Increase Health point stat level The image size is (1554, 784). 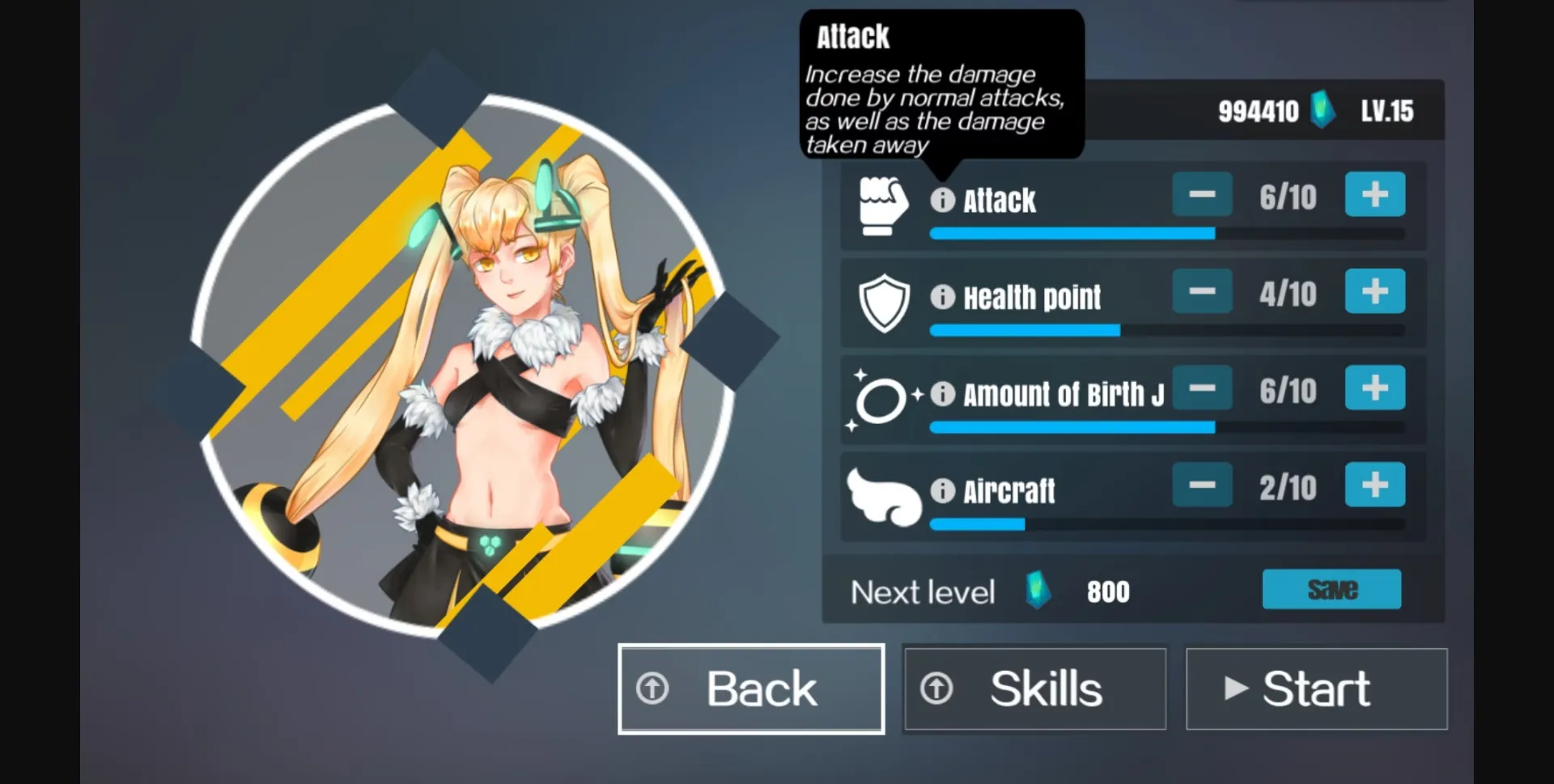1374,291
